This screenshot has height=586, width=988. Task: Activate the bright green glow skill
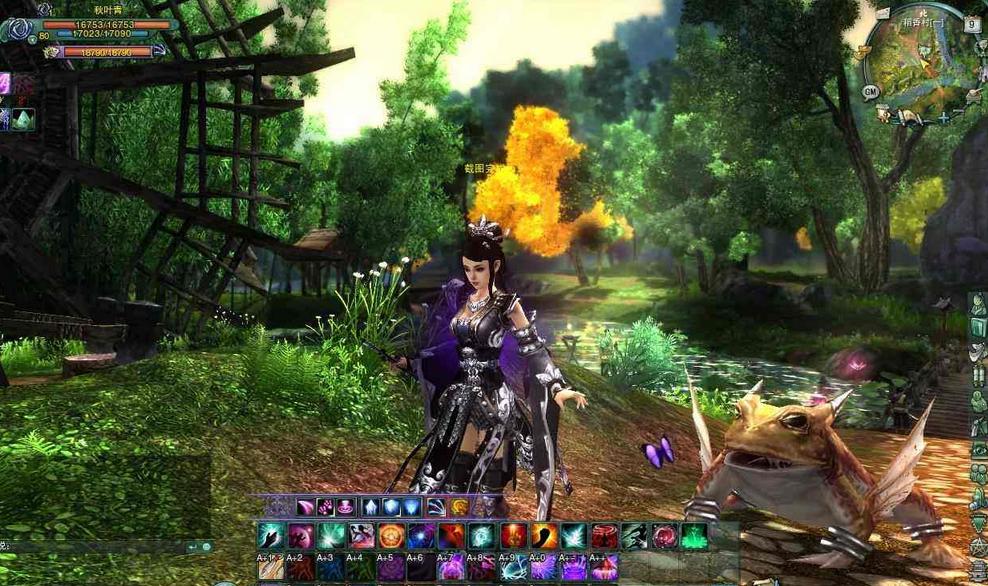coord(694,537)
